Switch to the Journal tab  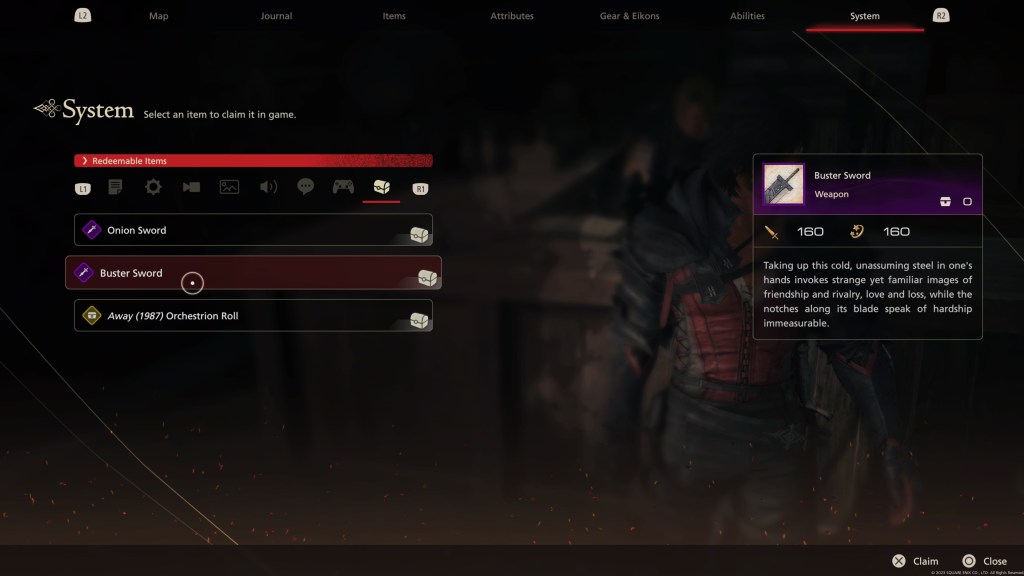[x=276, y=16]
